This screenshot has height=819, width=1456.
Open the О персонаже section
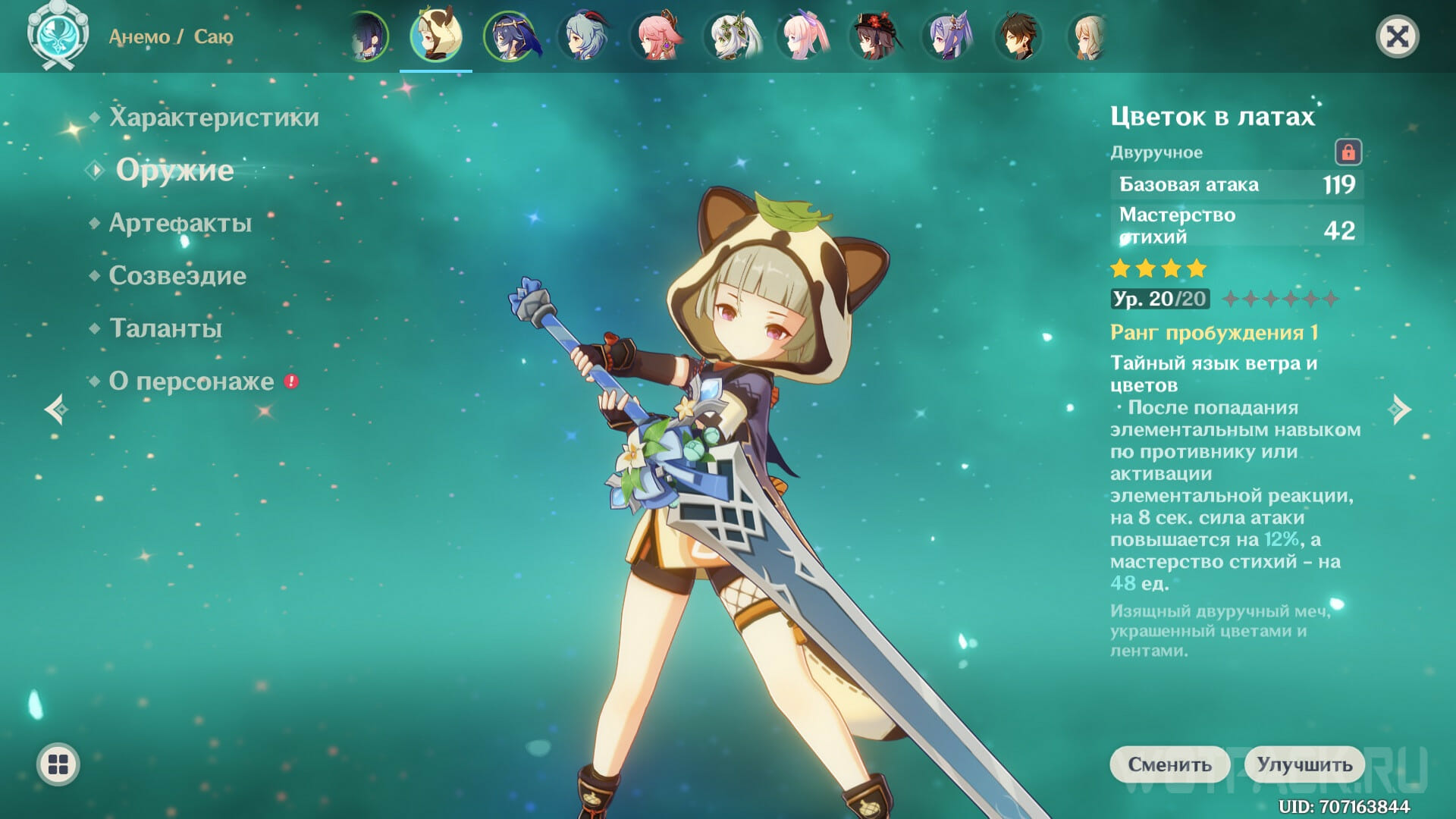191,381
